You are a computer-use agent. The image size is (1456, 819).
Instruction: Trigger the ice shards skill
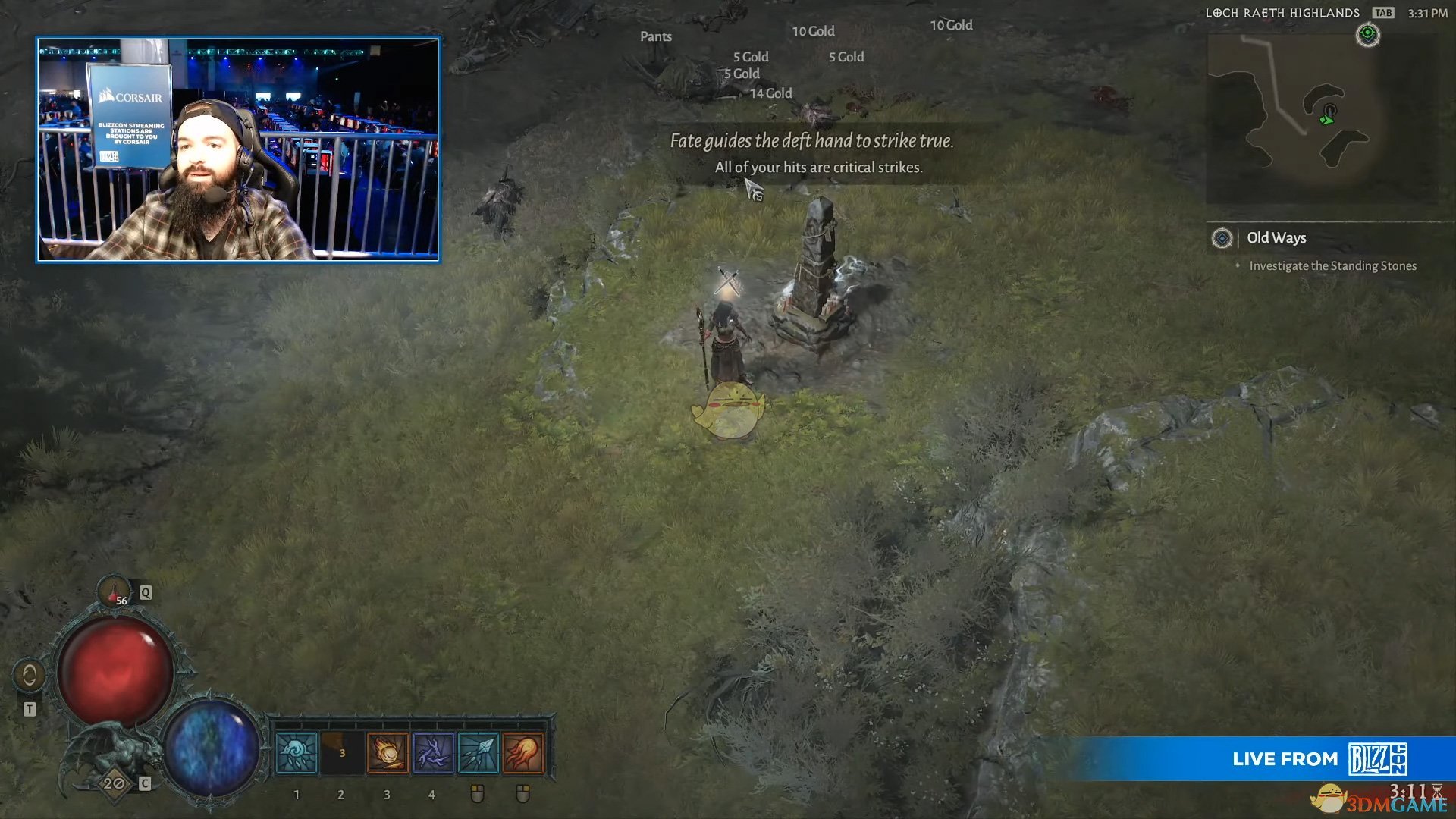(478, 753)
